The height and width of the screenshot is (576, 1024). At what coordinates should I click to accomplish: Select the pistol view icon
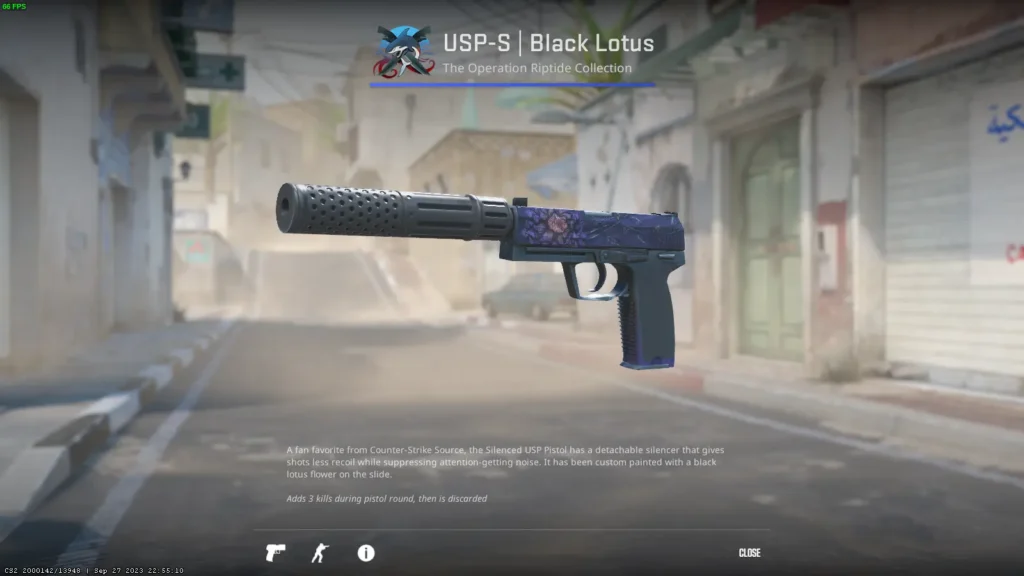pyautogui.click(x=275, y=553)
